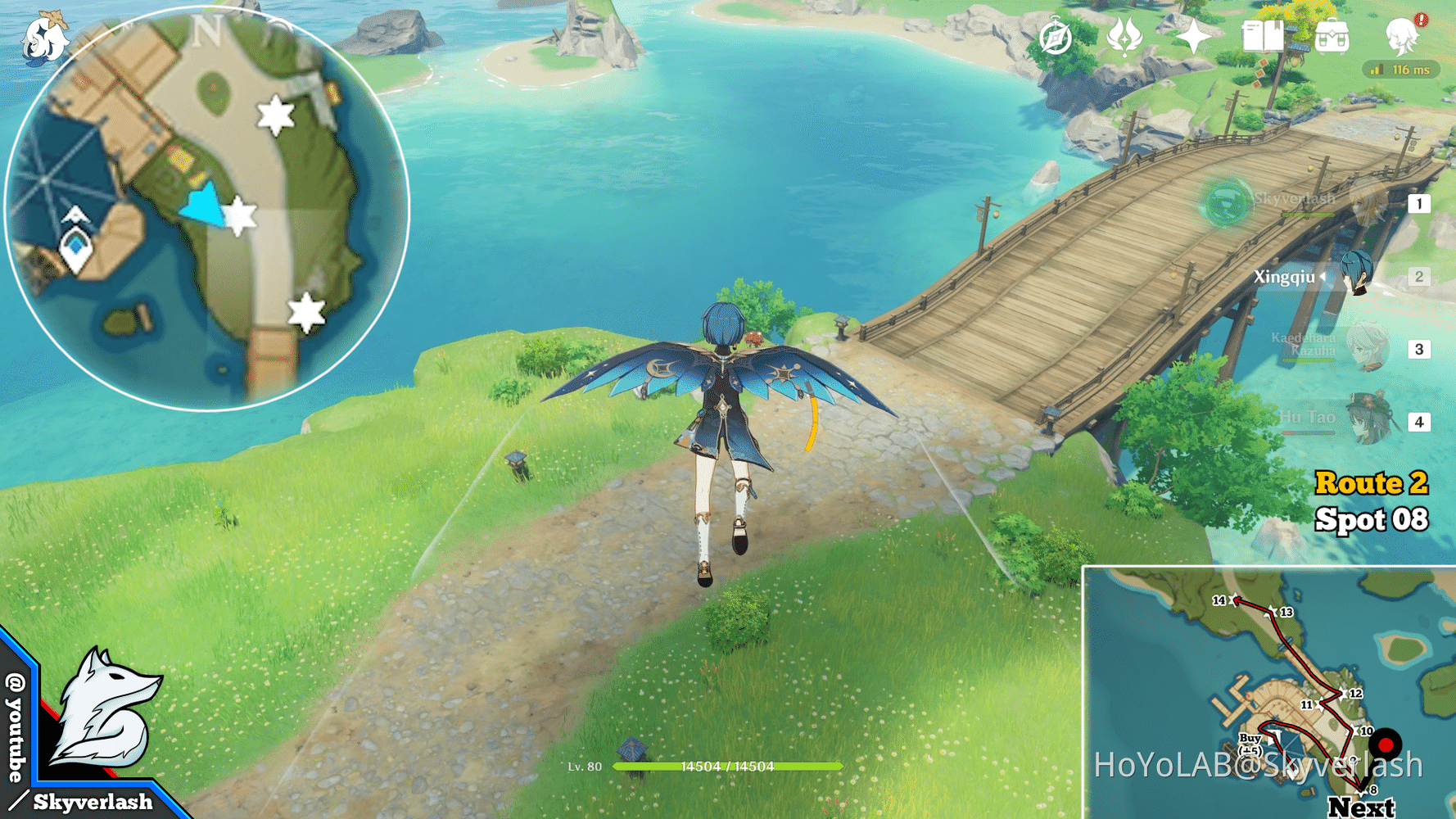Open the character menu icon with red alert
The height and width of the screenshot is (819, 1456).
[1402, 36]
